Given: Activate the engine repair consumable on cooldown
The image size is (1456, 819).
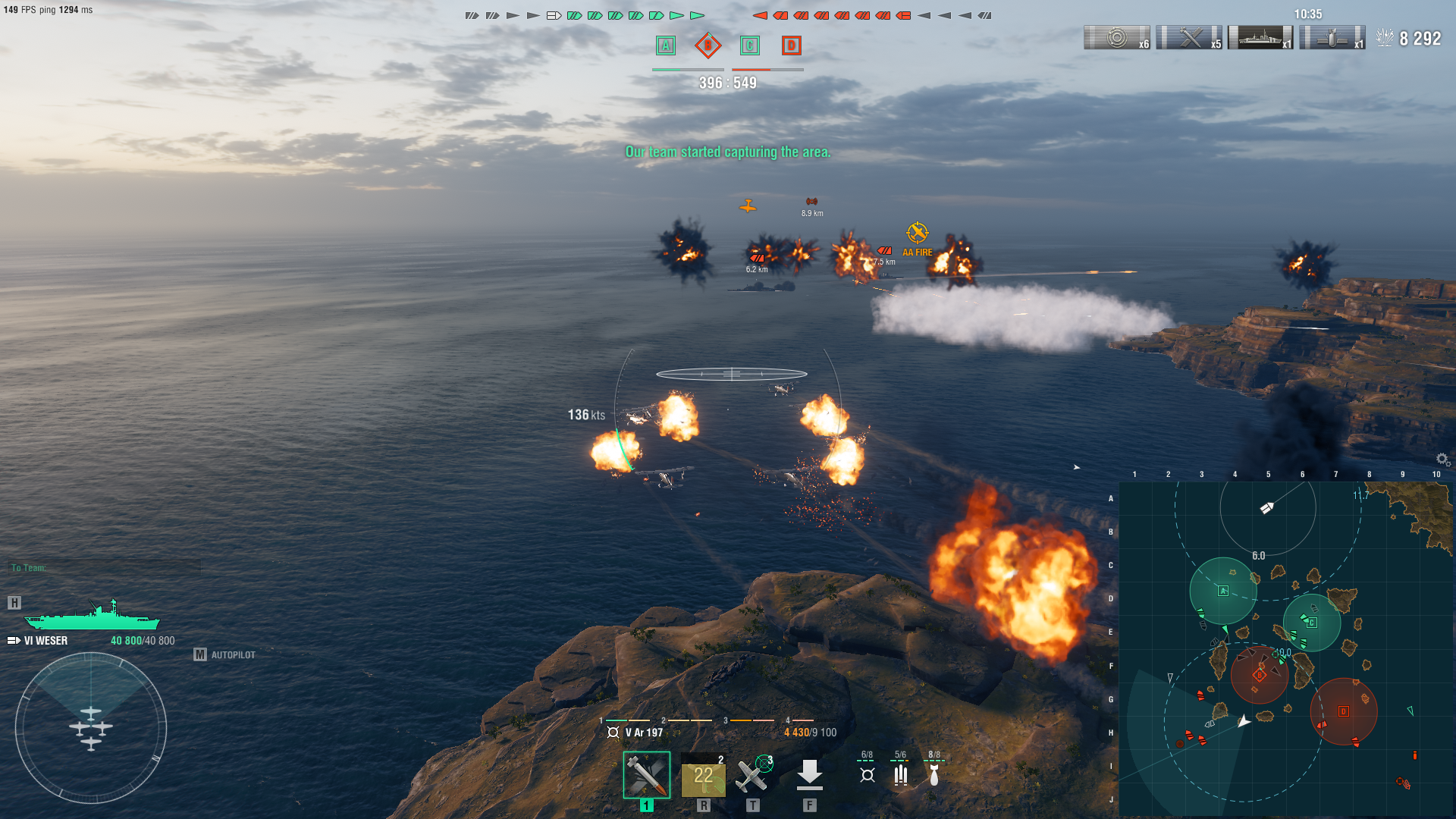Looking at the screenshot, I should [x=703, y=775].
